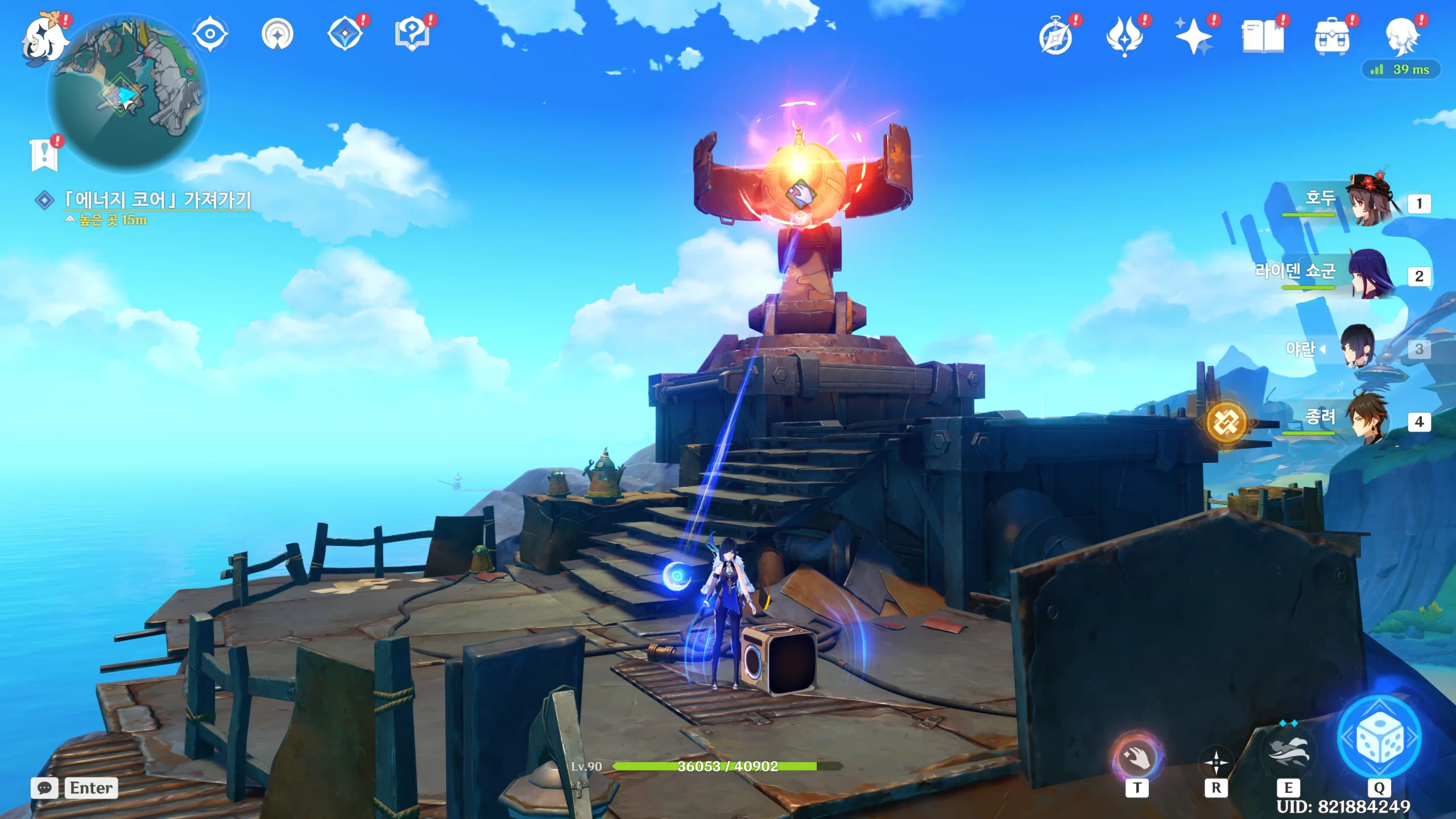Activate the dice Elemental Burst
This screenshot has height=819, width=1456.
tap(1379, 738)
